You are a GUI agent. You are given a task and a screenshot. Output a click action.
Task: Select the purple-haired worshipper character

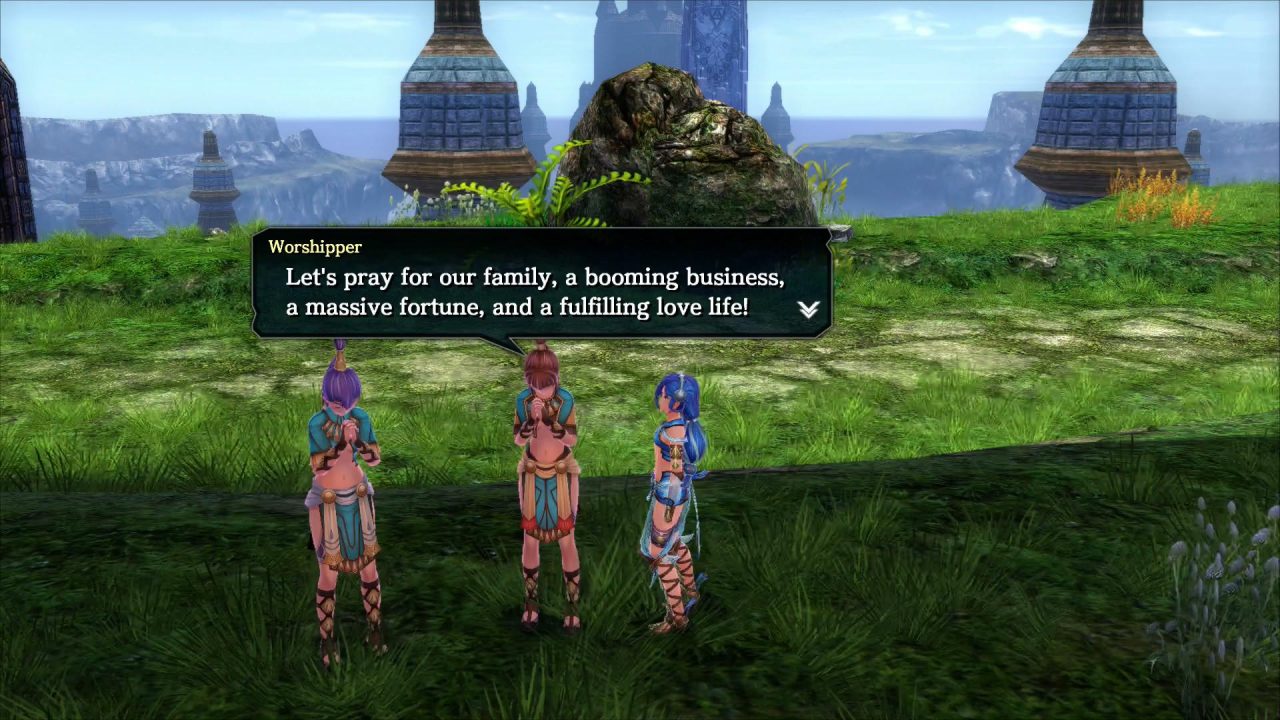(x=345, y=480)
